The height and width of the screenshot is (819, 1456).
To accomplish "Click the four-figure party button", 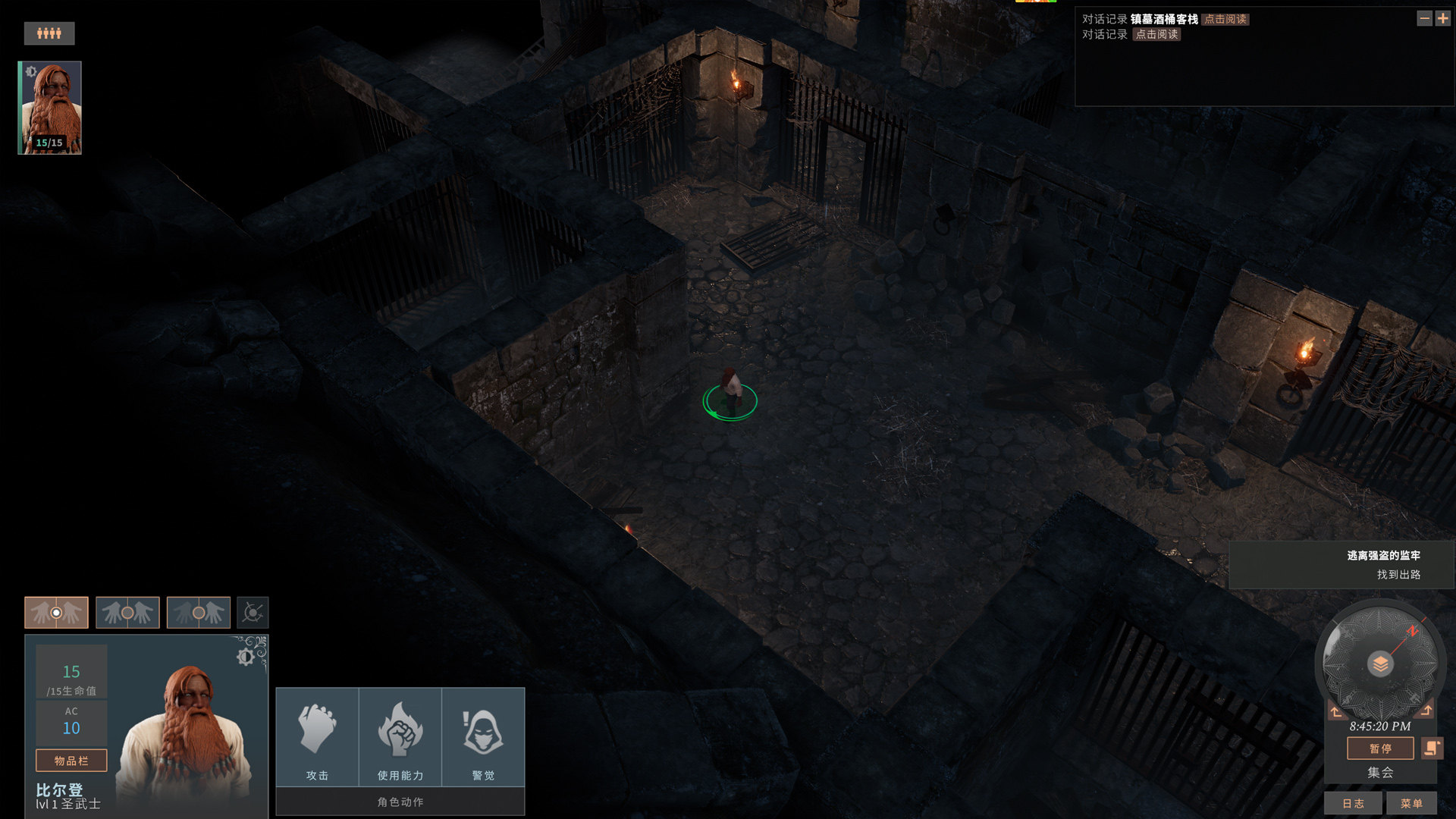I will [x=49, y=33].
